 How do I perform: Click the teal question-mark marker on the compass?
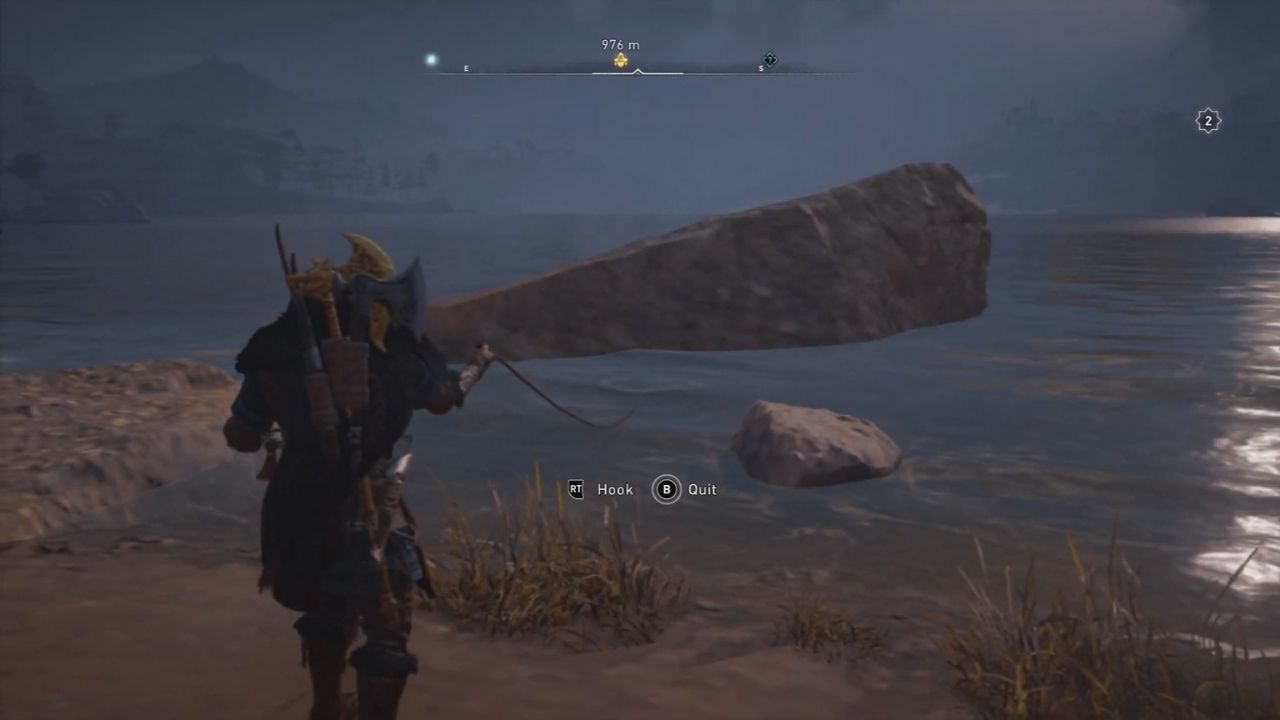tap(769, 60)
